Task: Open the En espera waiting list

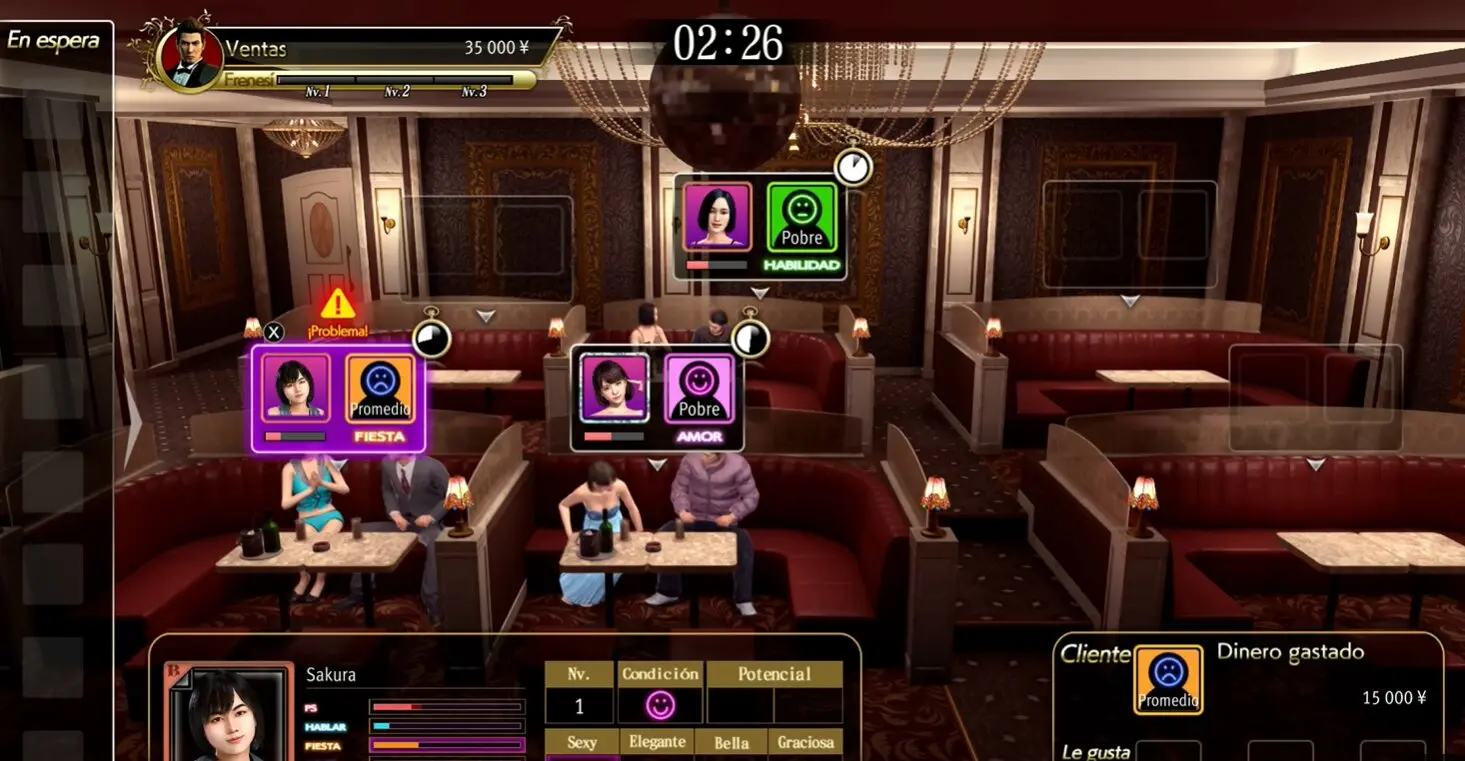Action: [x=54, y=41]
